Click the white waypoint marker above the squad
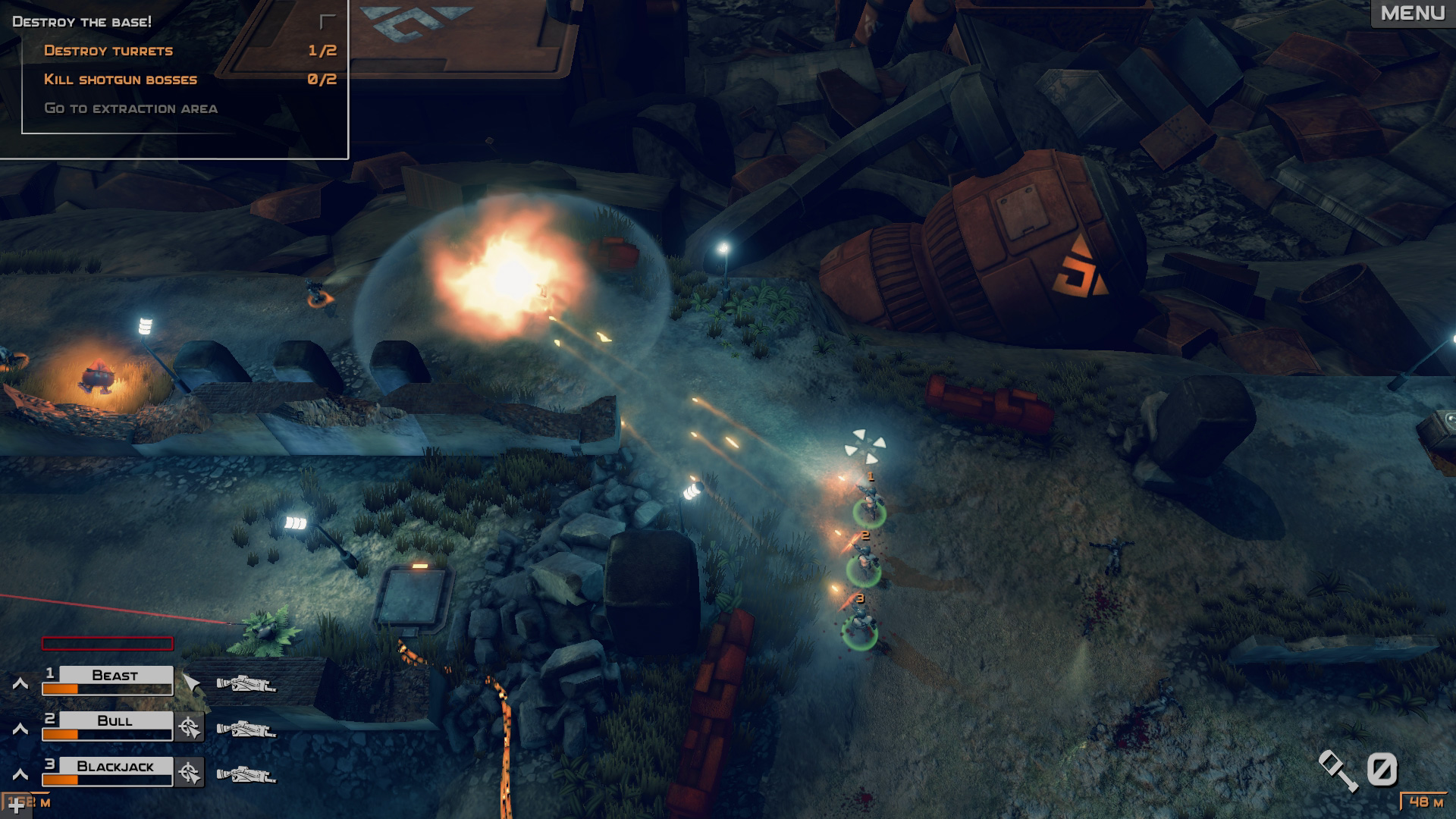The width and height of the screenshot is (1456, 819). pos(864,445)
